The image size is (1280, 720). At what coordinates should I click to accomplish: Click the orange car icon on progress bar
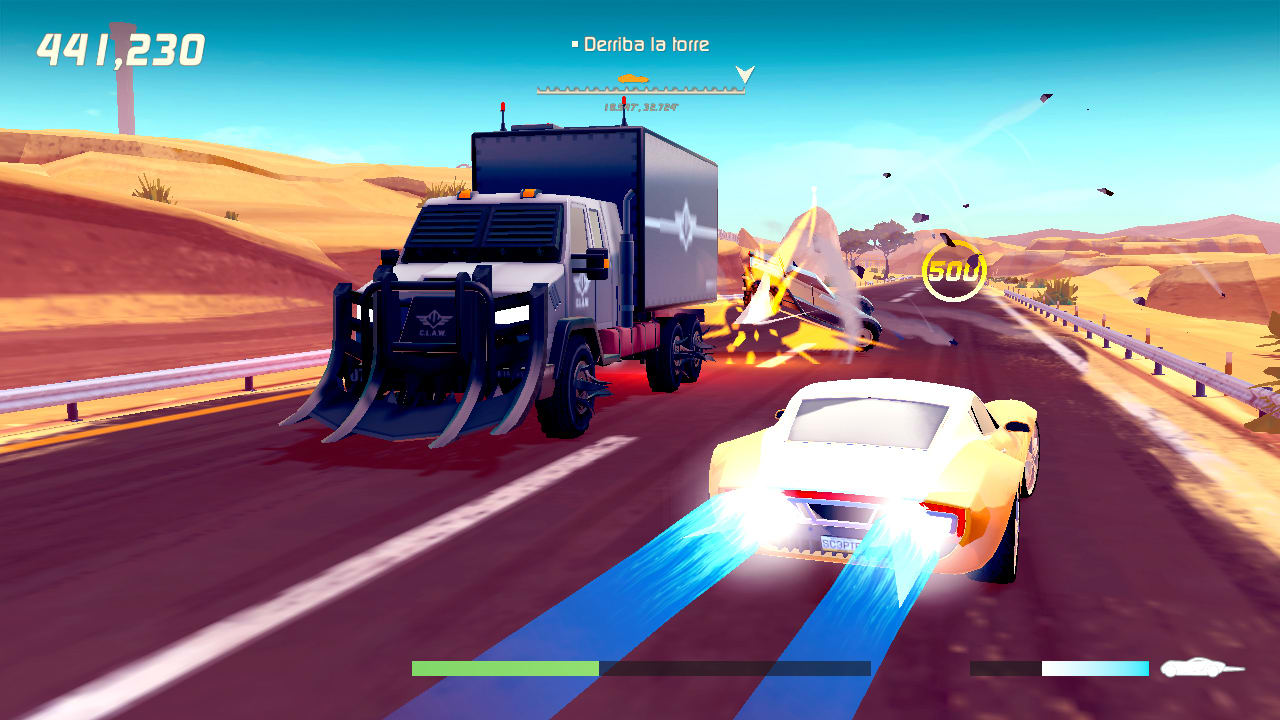[x=633, y=78]
